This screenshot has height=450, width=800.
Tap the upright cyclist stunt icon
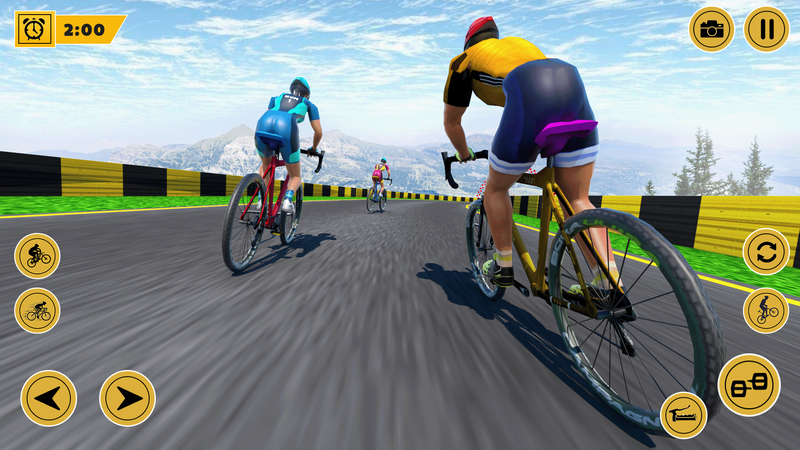[37, 255]
